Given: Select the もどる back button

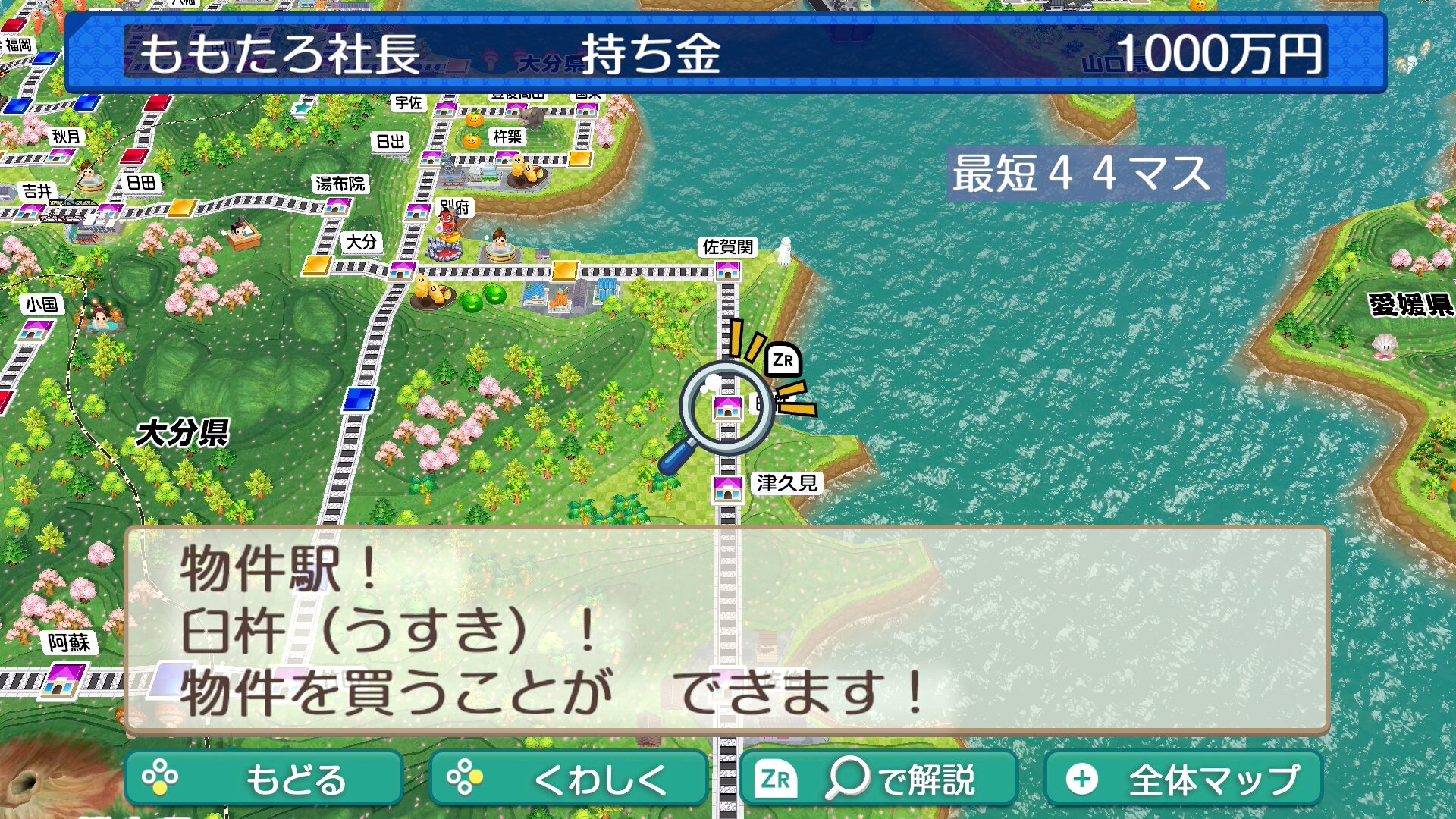Looking at the screenshot, I should click(x=263, y=779).
